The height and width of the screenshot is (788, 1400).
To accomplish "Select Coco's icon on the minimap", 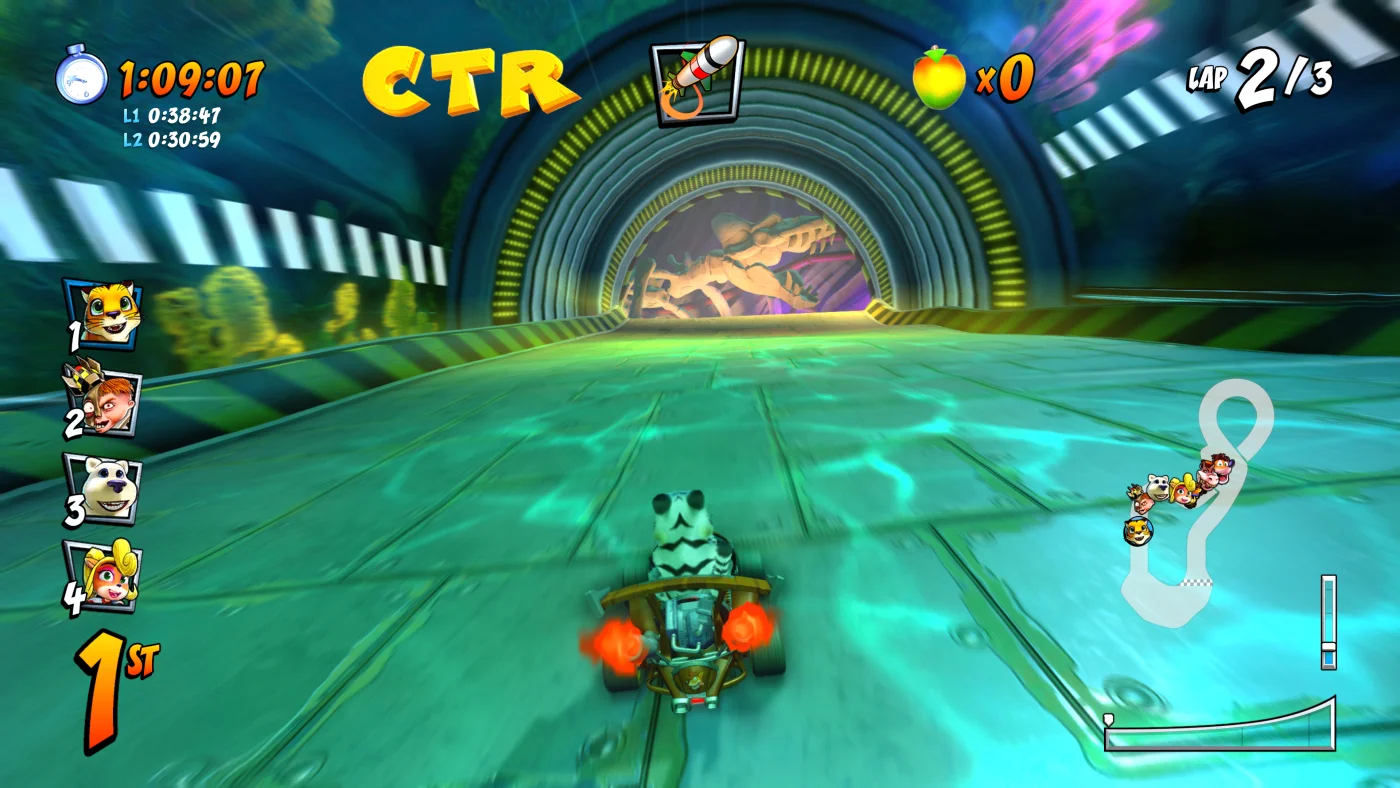I will (x=1182, y=492).
